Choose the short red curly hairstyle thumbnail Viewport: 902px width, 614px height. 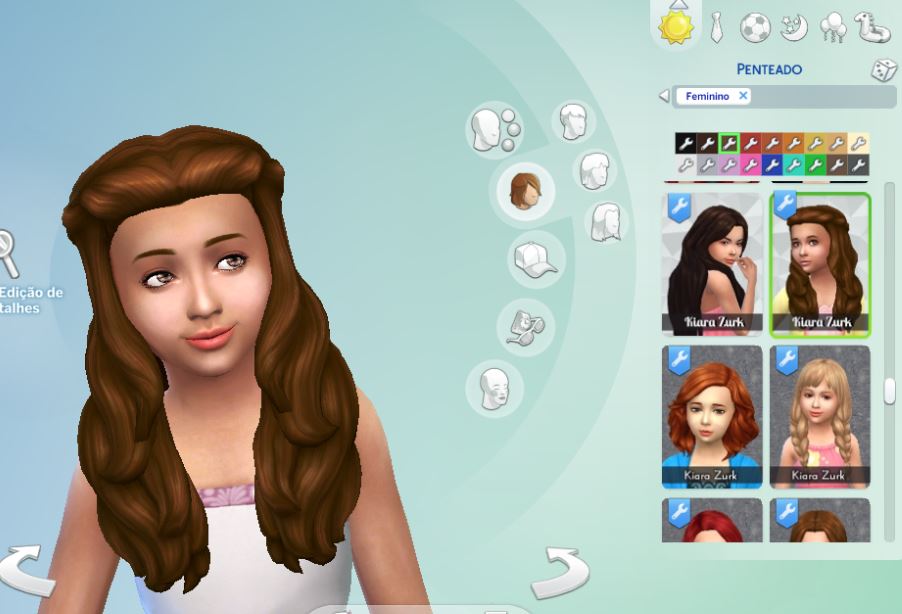(712, 416)
